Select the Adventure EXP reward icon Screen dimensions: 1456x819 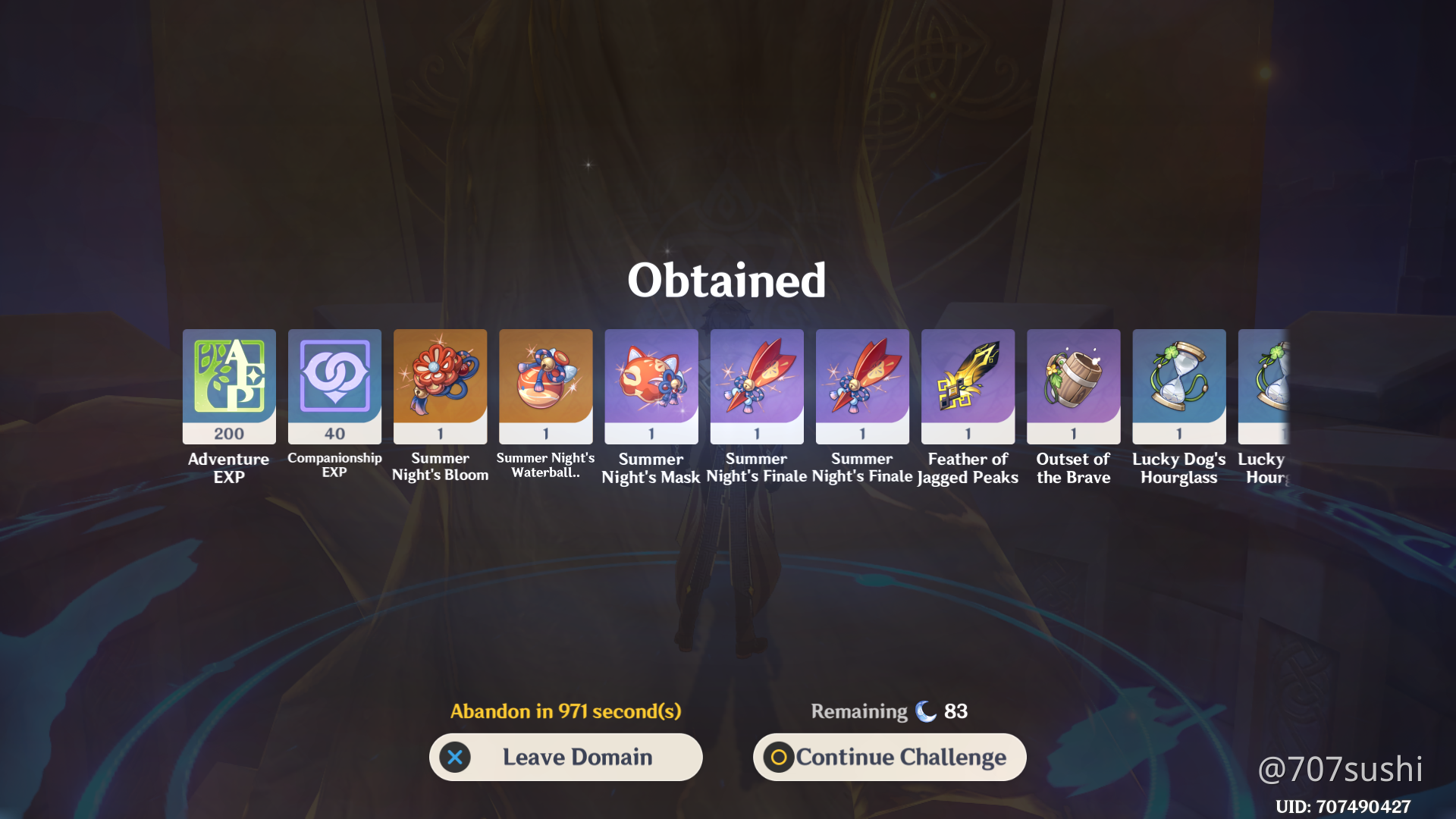(x=228, y=386)
